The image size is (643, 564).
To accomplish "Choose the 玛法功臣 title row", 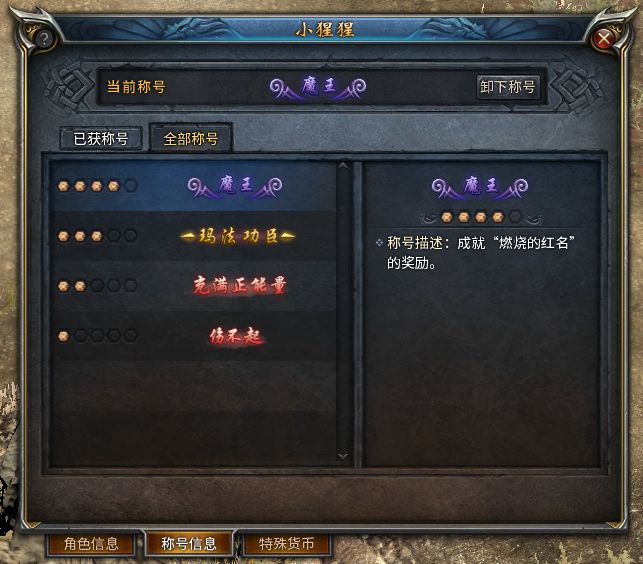I will 194,236.
